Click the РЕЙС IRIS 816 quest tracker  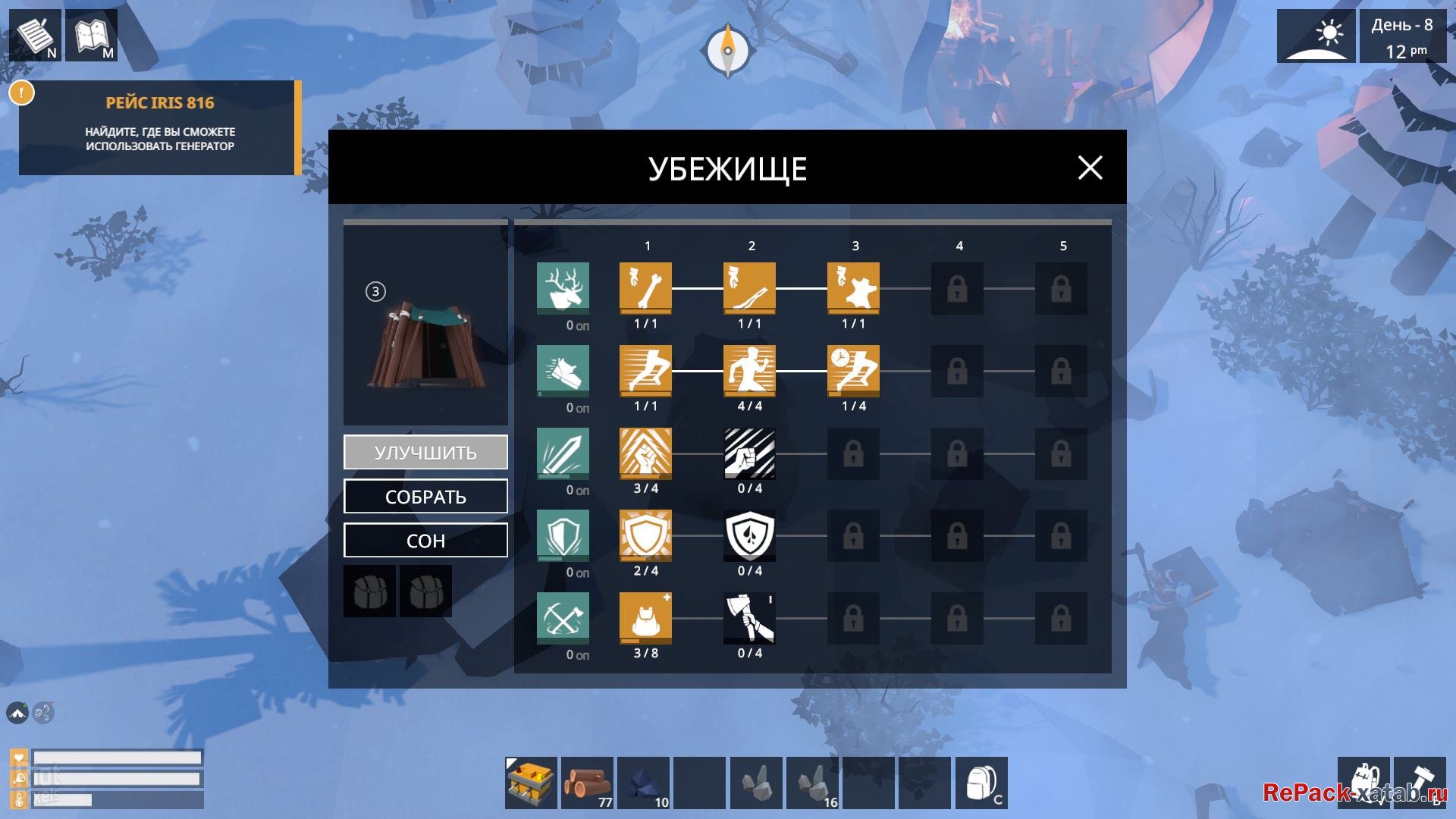(160, 127)
